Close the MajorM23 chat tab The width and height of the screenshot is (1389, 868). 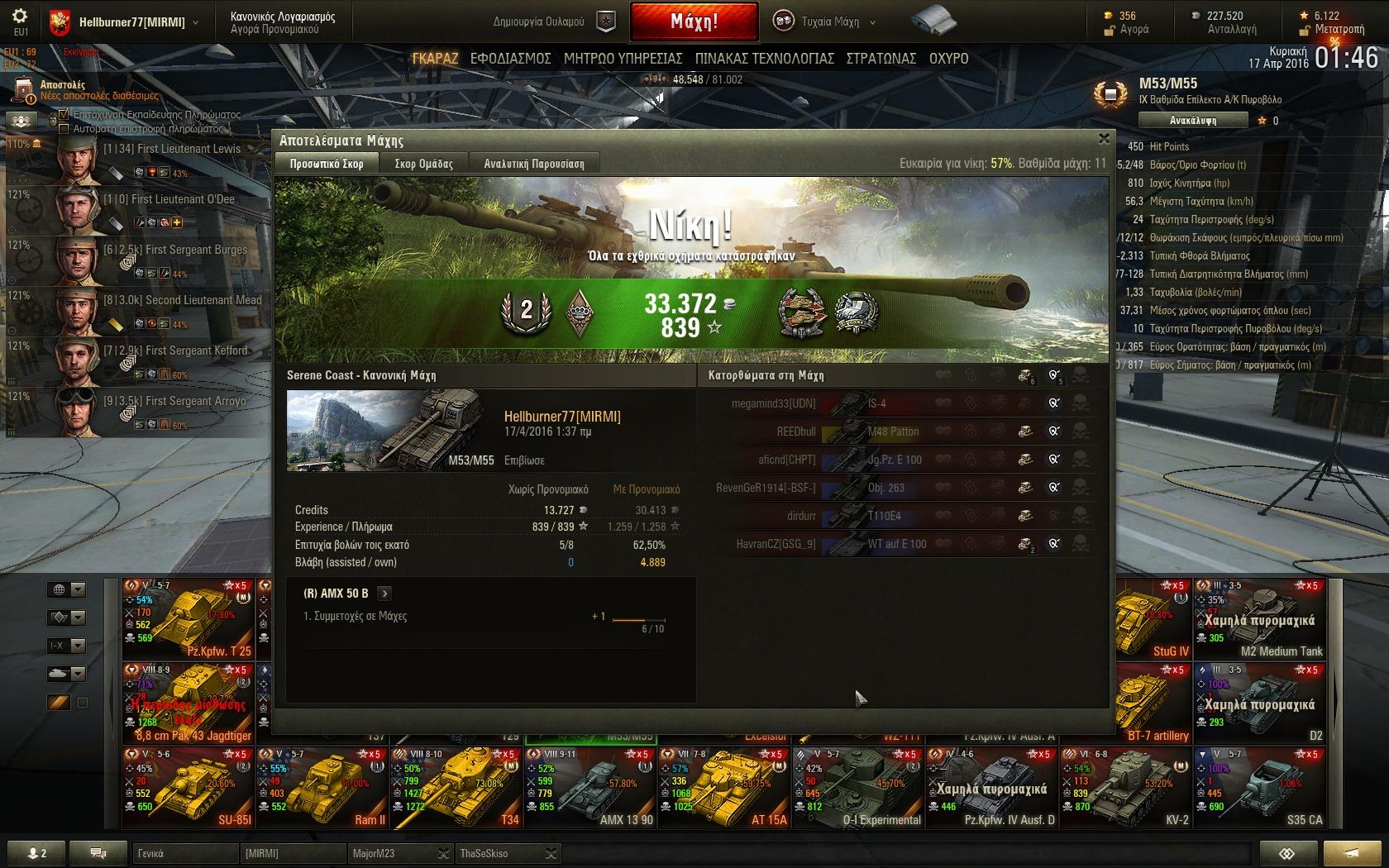pyautogui.click(x=443, y=854)
